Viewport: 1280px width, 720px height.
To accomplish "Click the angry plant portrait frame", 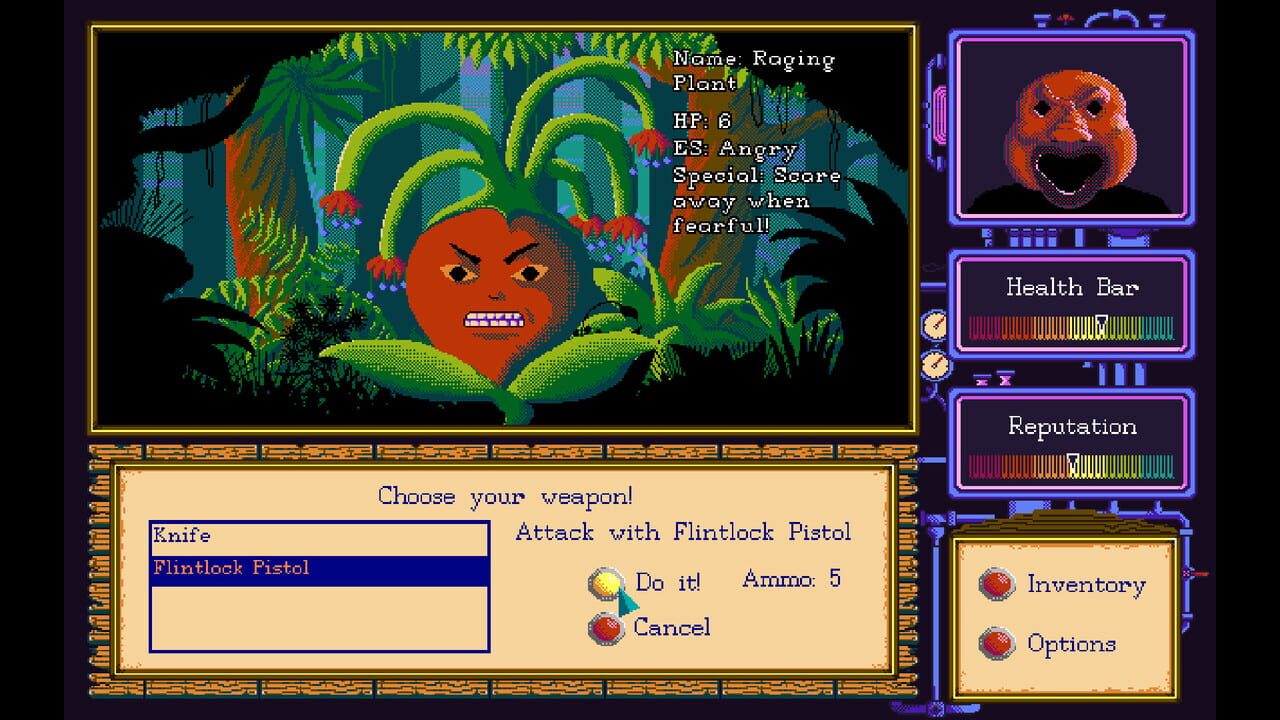I will pyautogui.click(x=1074, y=127).
